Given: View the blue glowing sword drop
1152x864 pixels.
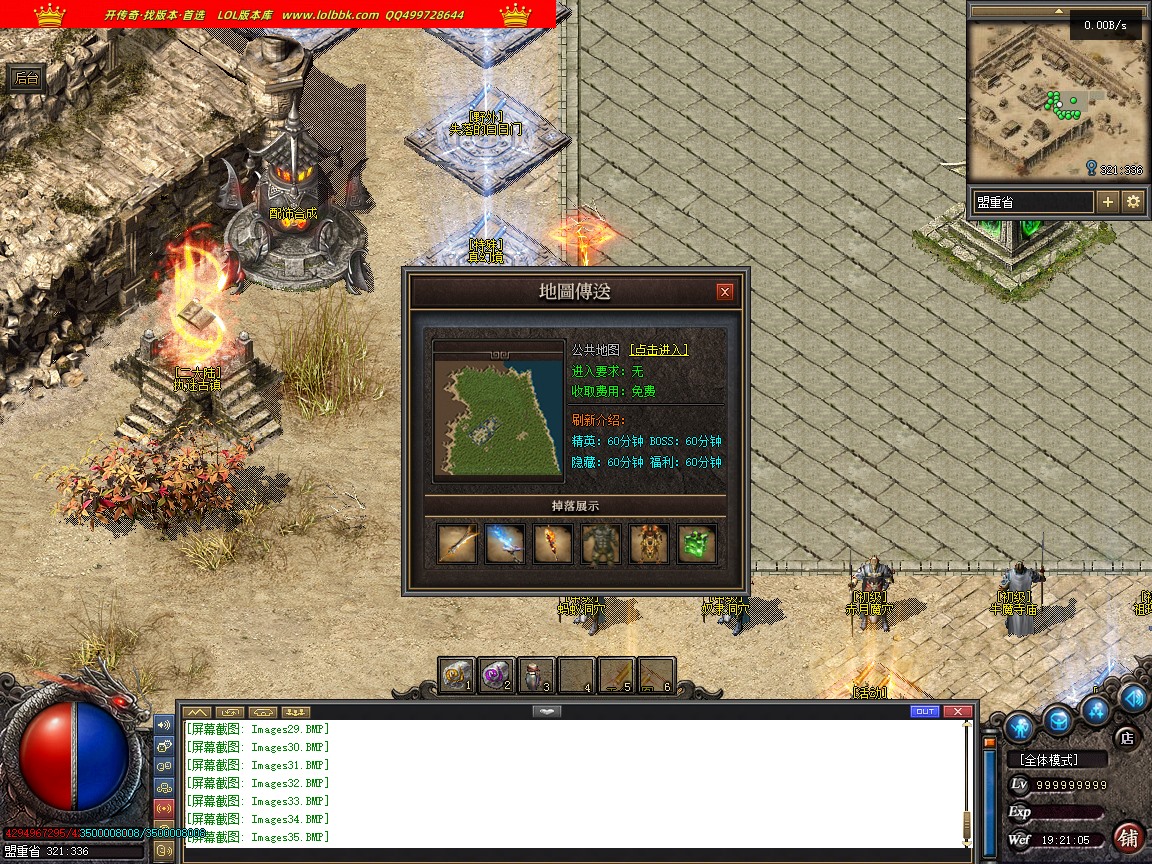Looking at the screenshot, I should 505,544.
